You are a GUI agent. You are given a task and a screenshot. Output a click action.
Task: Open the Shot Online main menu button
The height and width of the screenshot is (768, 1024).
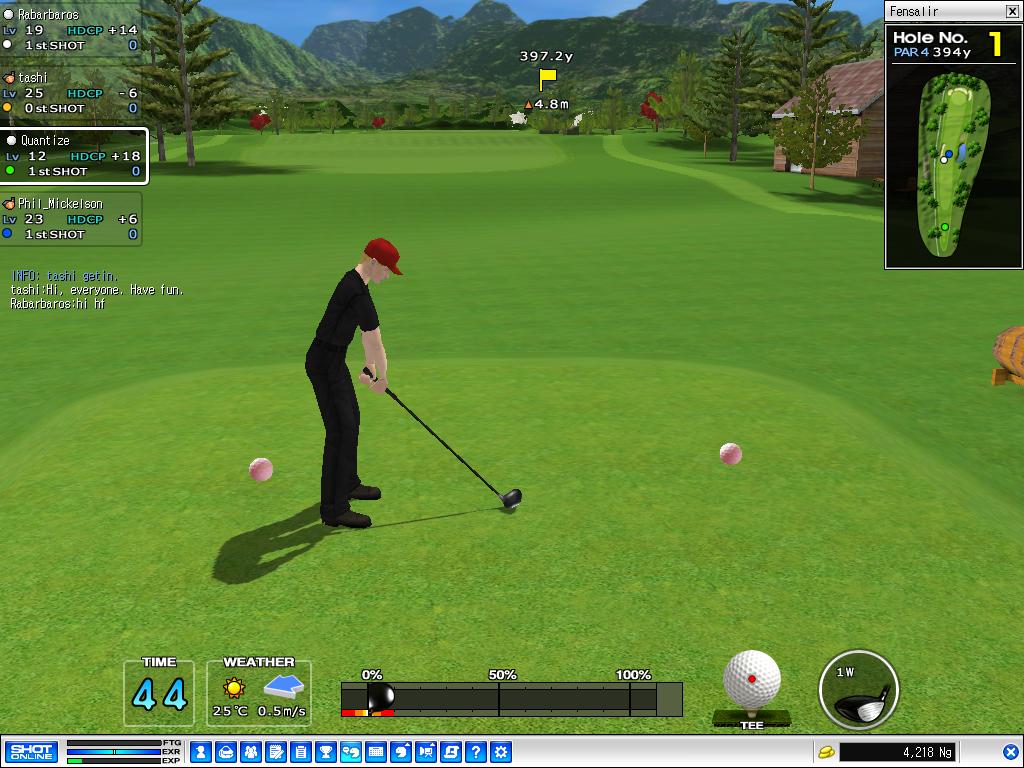31,751
